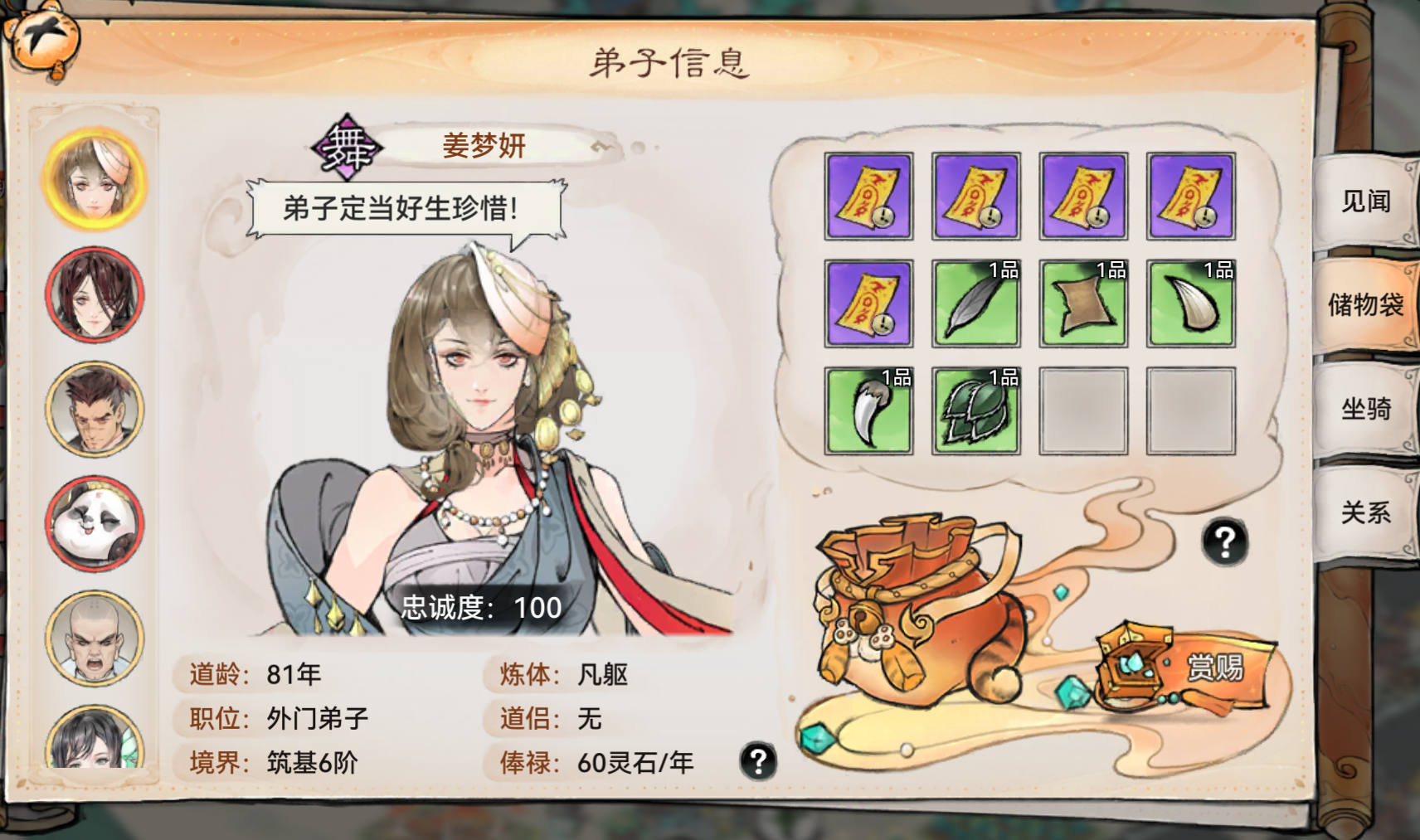The width and height of the screenshot is (1420, 840).
Task: Open the 见闻 side panel
Action: 1367,202
